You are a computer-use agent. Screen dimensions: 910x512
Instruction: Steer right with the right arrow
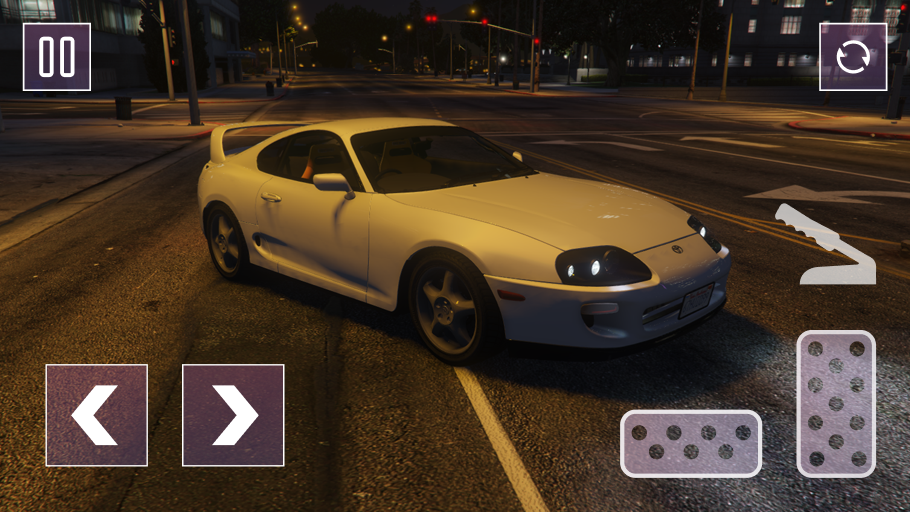[x=233, y=415]
